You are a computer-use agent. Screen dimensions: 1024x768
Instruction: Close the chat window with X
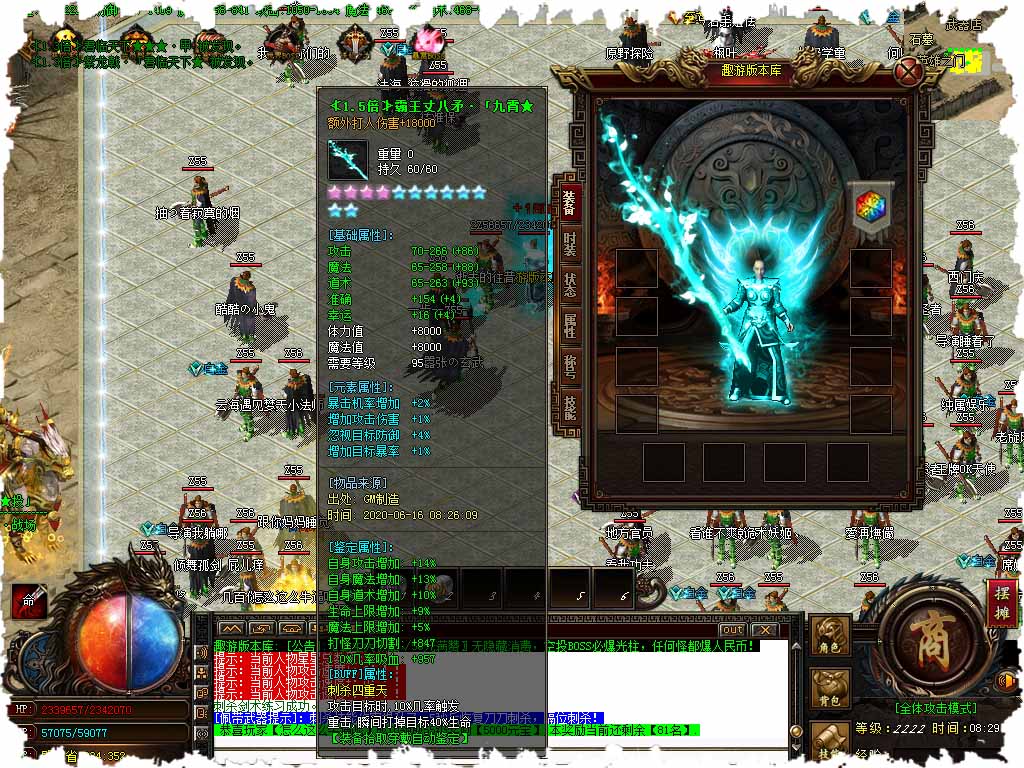pos(764,629)
